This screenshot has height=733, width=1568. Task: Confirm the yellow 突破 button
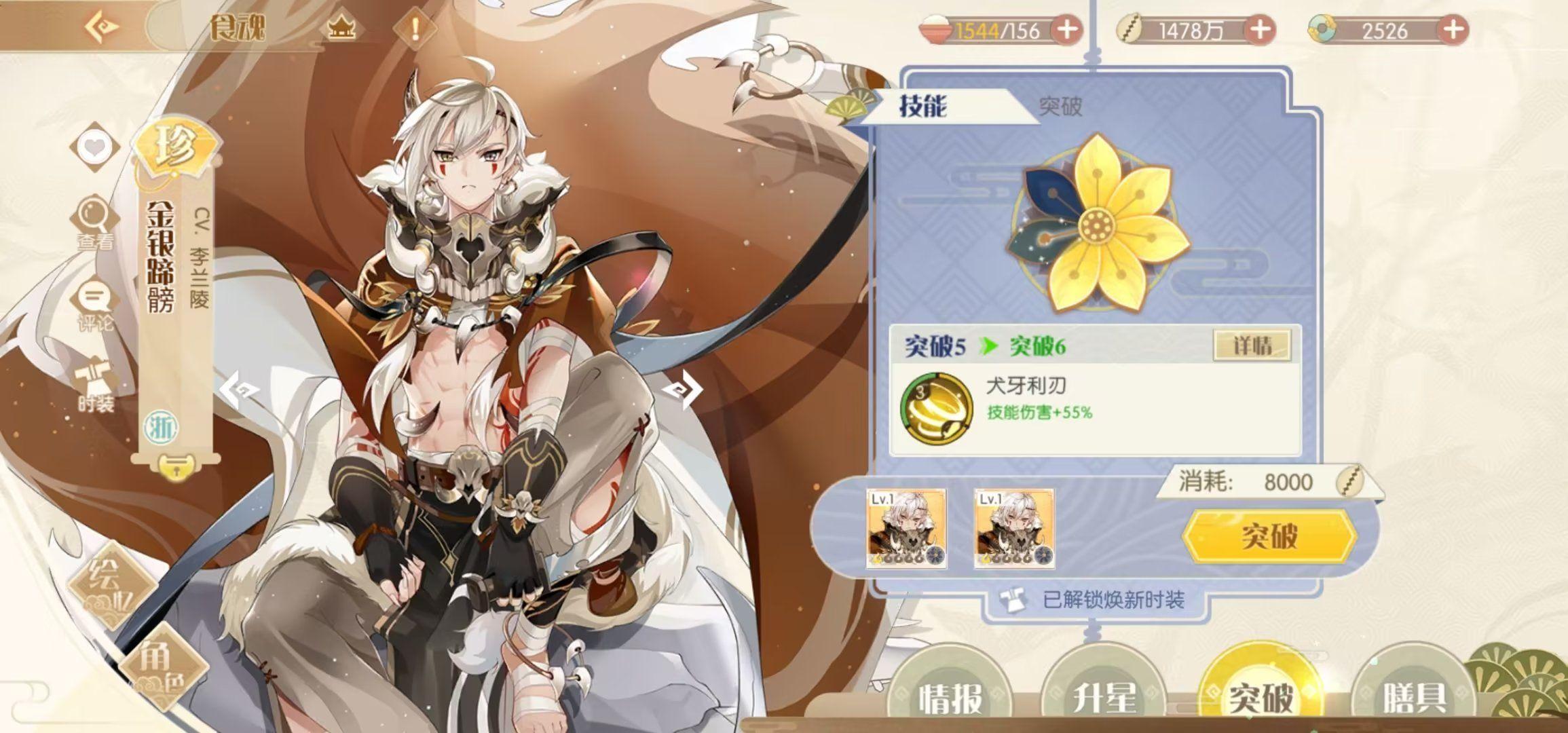(1269, 536)
